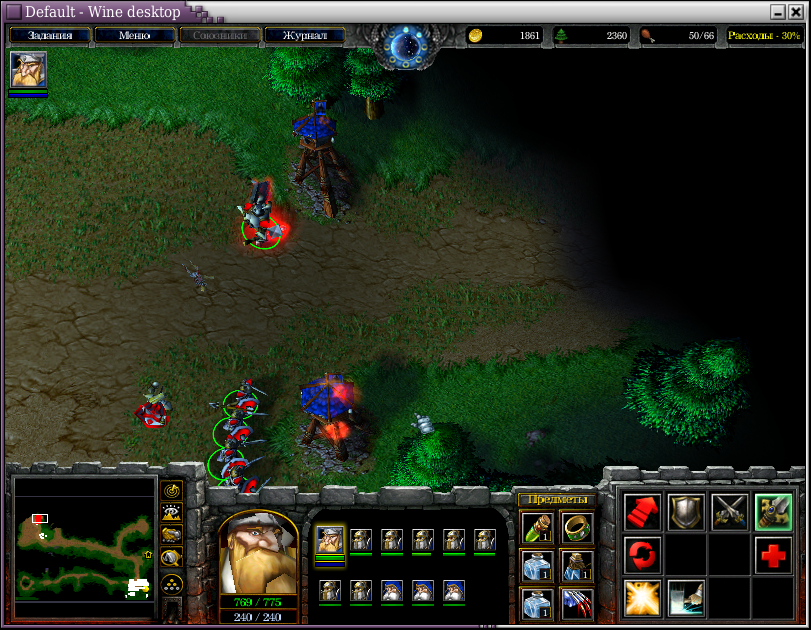Select the gold ring inventory item
811x630 pixels.
(x=576, y=527)
